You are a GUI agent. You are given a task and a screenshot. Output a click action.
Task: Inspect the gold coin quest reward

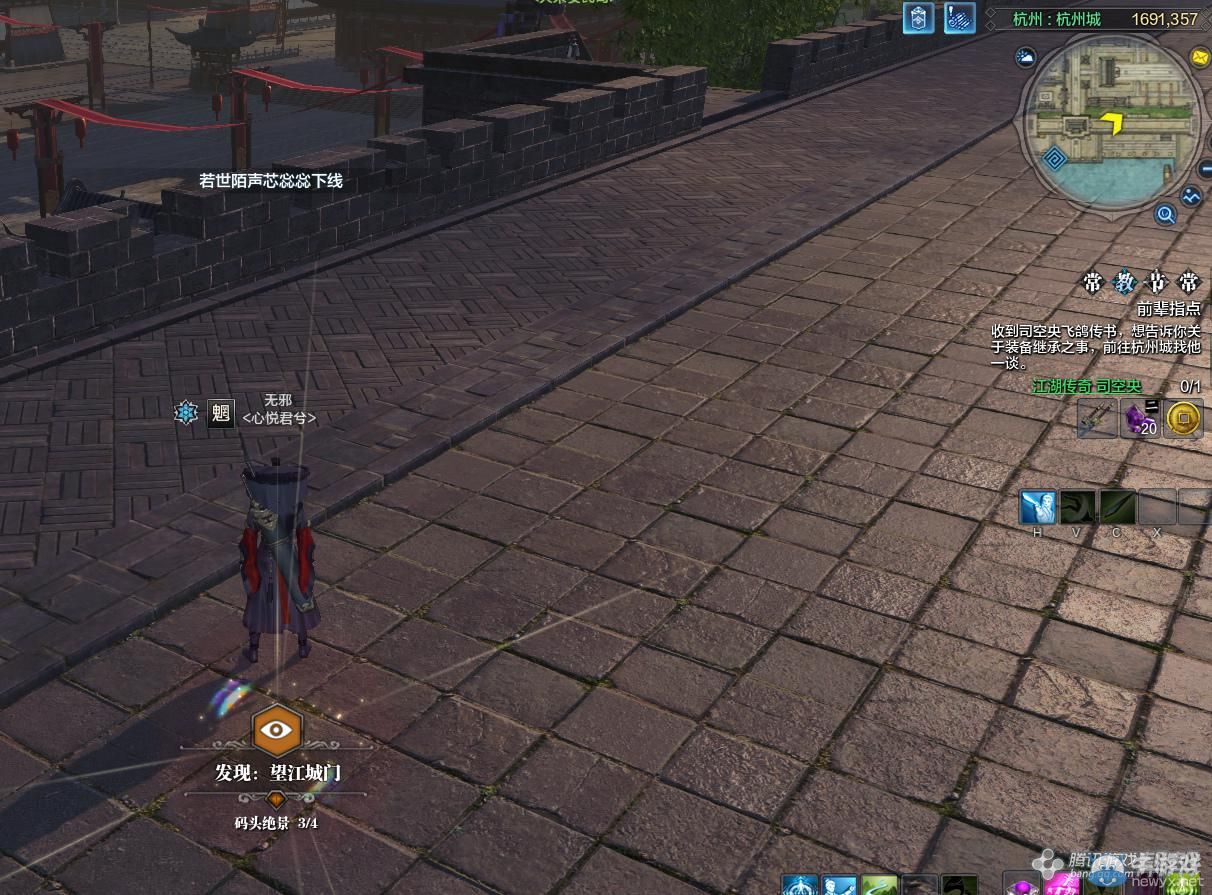(1184, 419)
